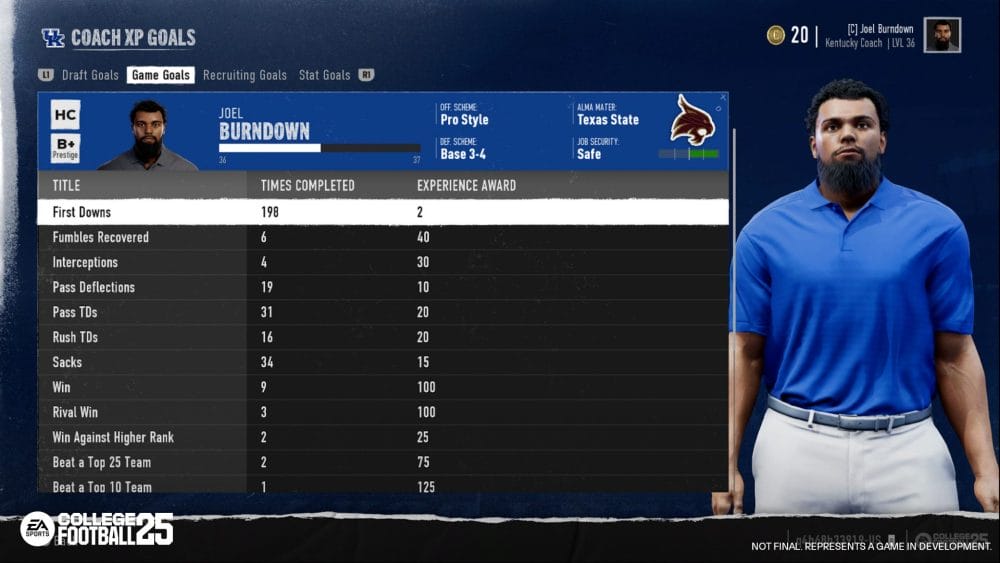This screenshot has height=563, width=1000.
Task: Select the Pass TDs goal row
Action: (382, 312)
